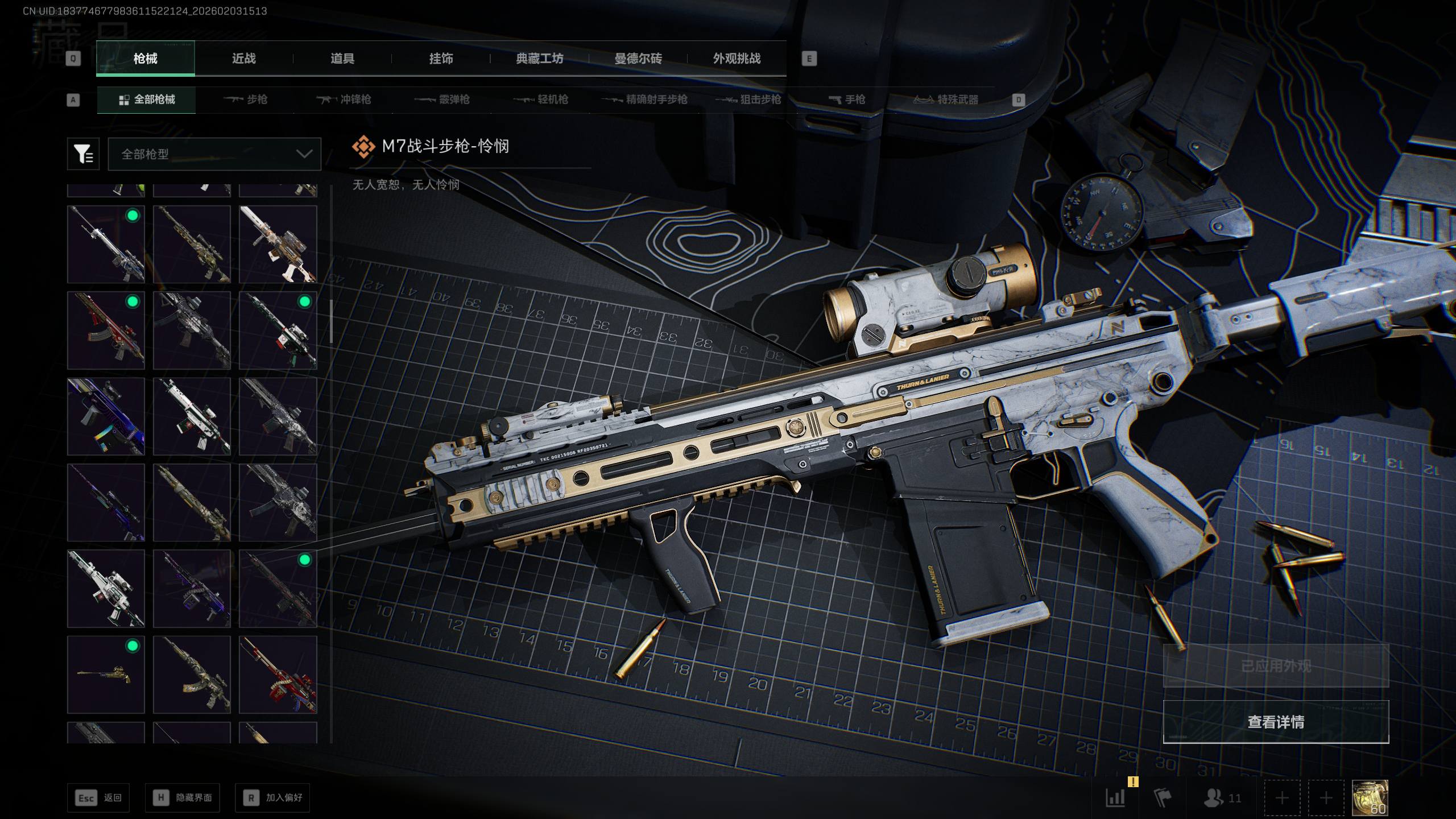Screen dimensions: 1456x819
Task: Go to the 典藏工坊 tab
Action: tap(539, 59)
